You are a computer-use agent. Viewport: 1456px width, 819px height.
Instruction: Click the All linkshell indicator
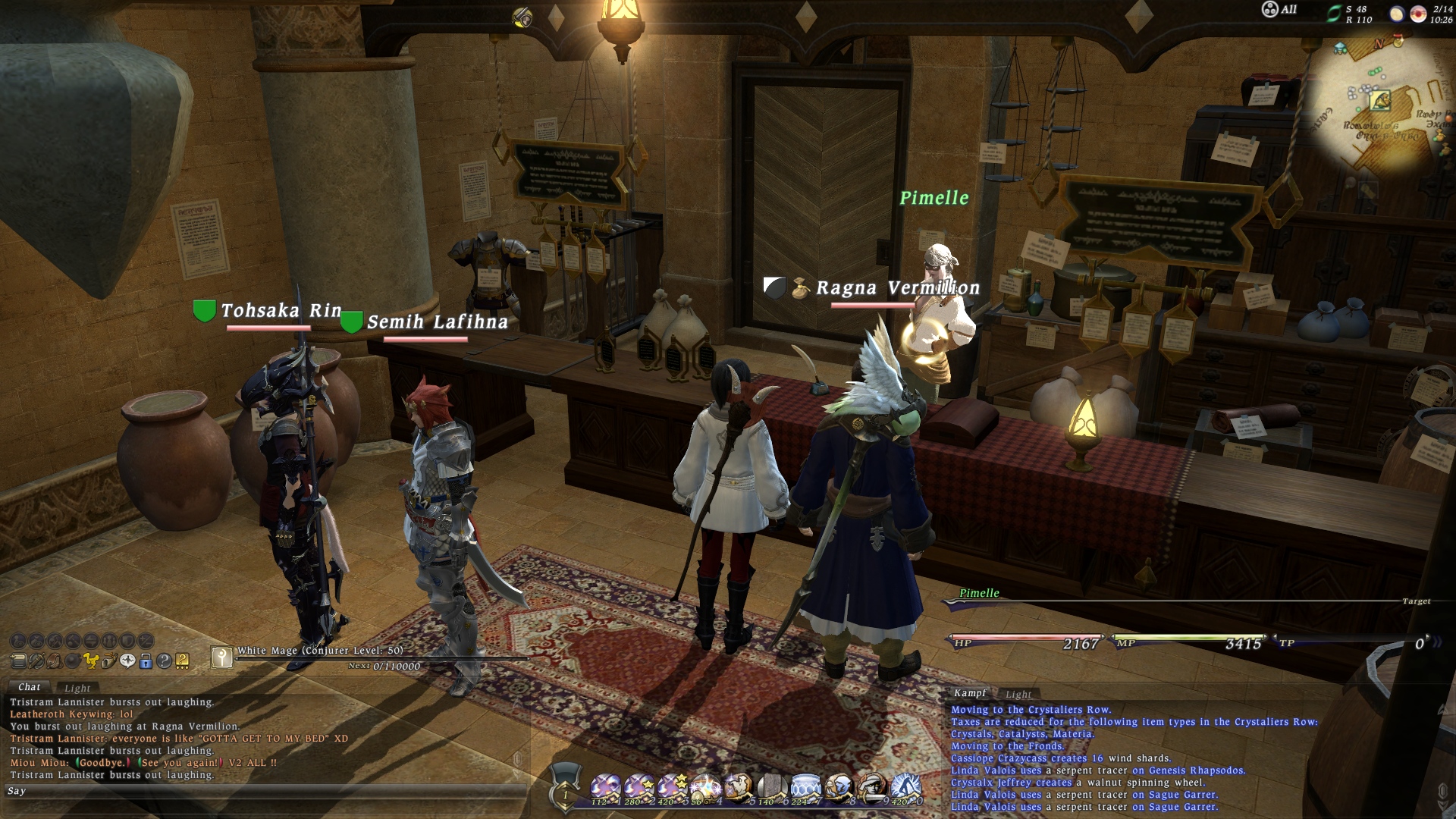click(x=1279, y=10)
